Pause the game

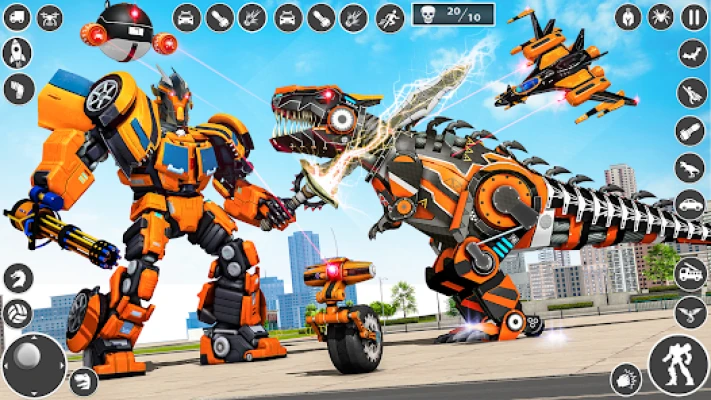[x=694, y=16]
